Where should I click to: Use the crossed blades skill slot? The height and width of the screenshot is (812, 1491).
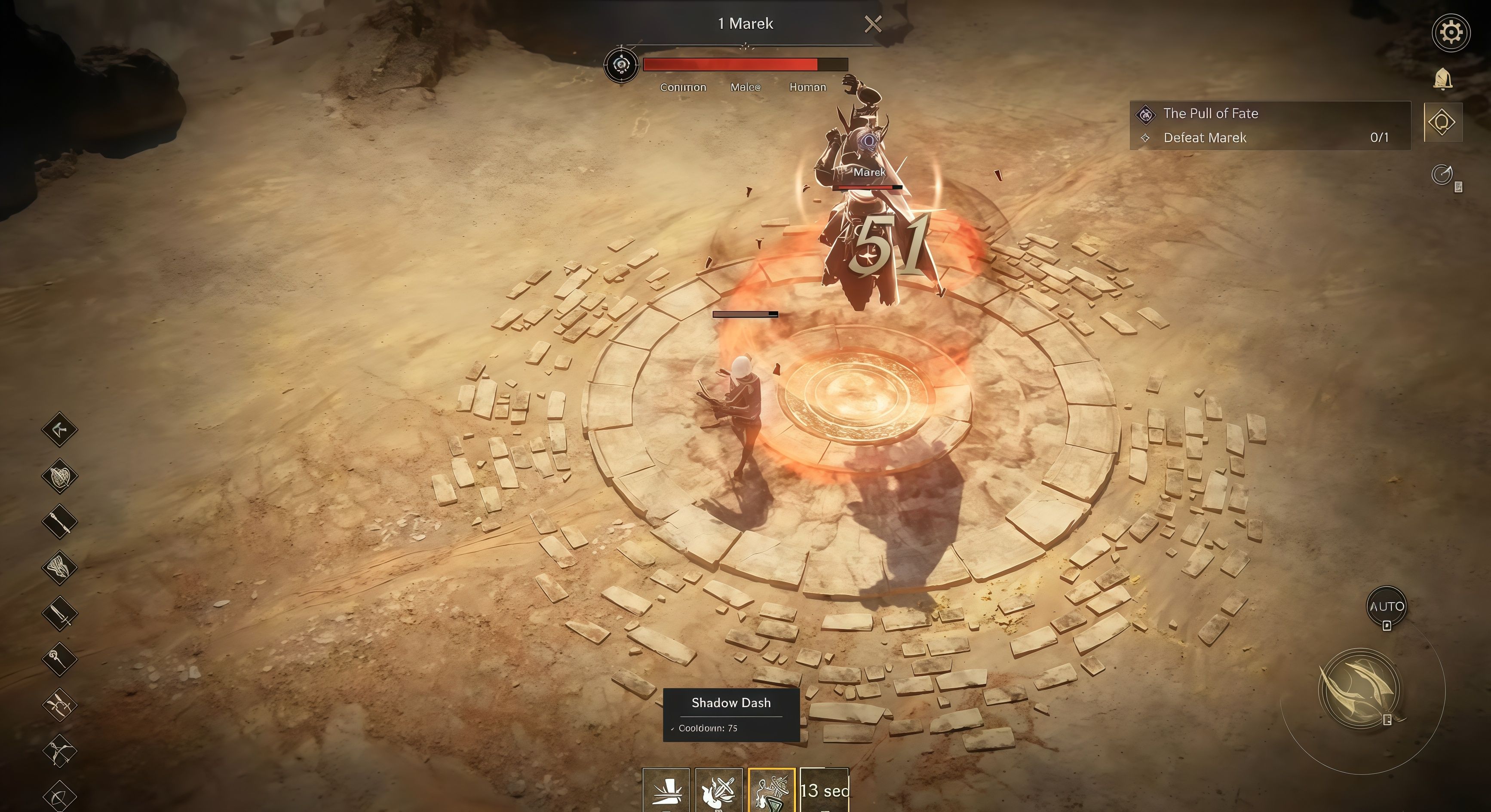(718, 790)
